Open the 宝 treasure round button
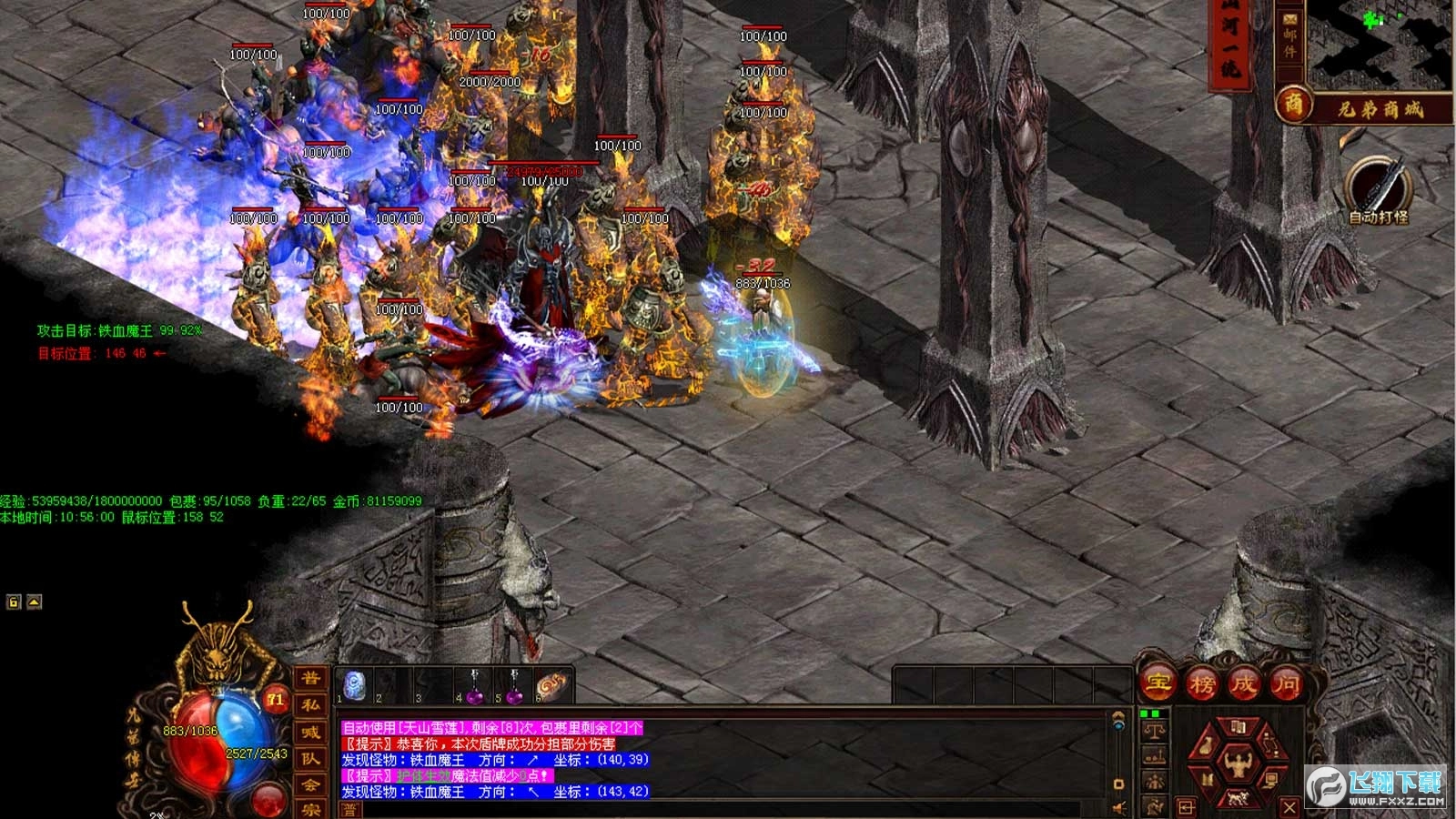 tap(1158, 682)
